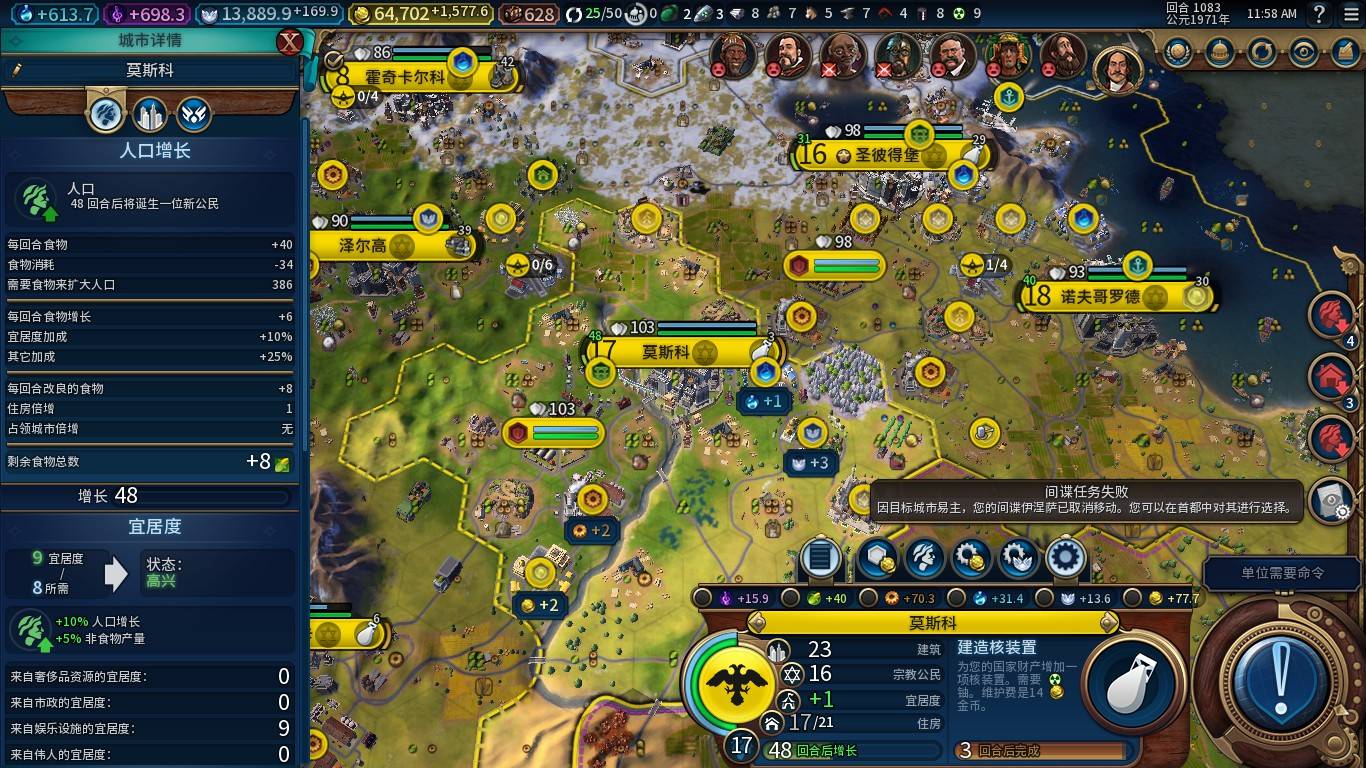Switch to the buildings tab with skyscraper icon

[x=150, y=116]
